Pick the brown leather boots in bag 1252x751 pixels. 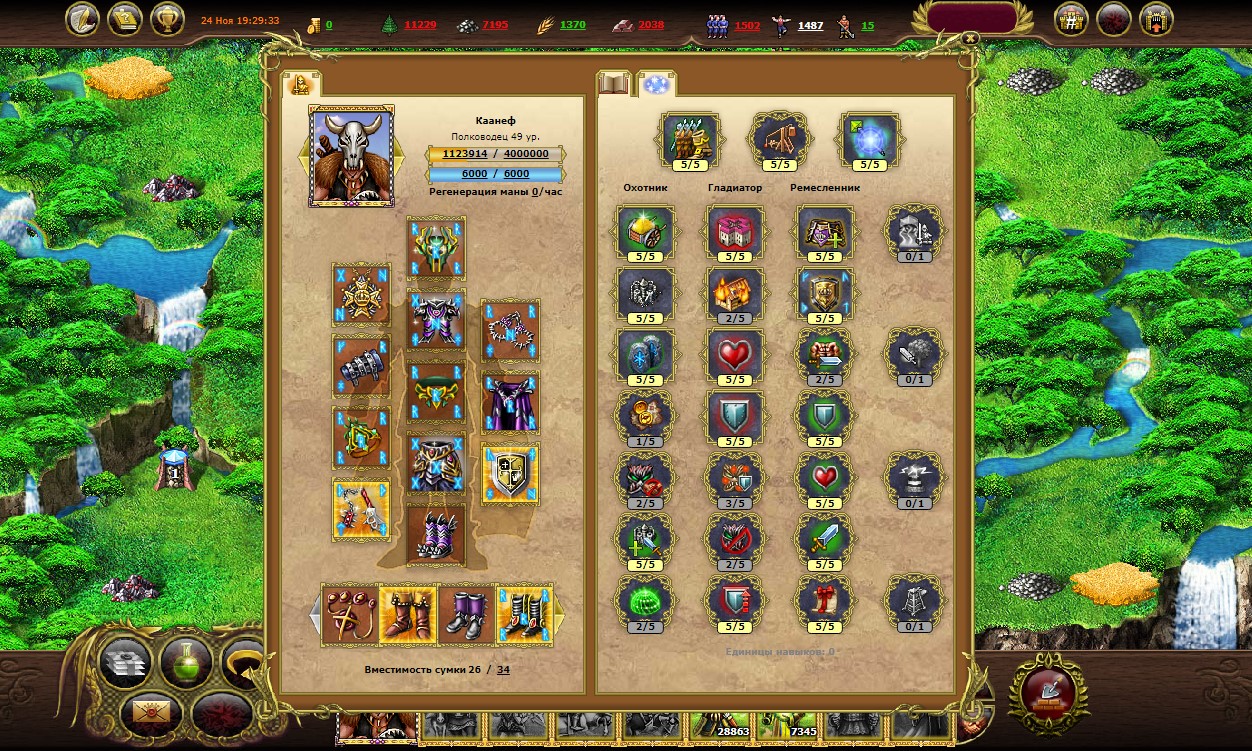(408, 614)
